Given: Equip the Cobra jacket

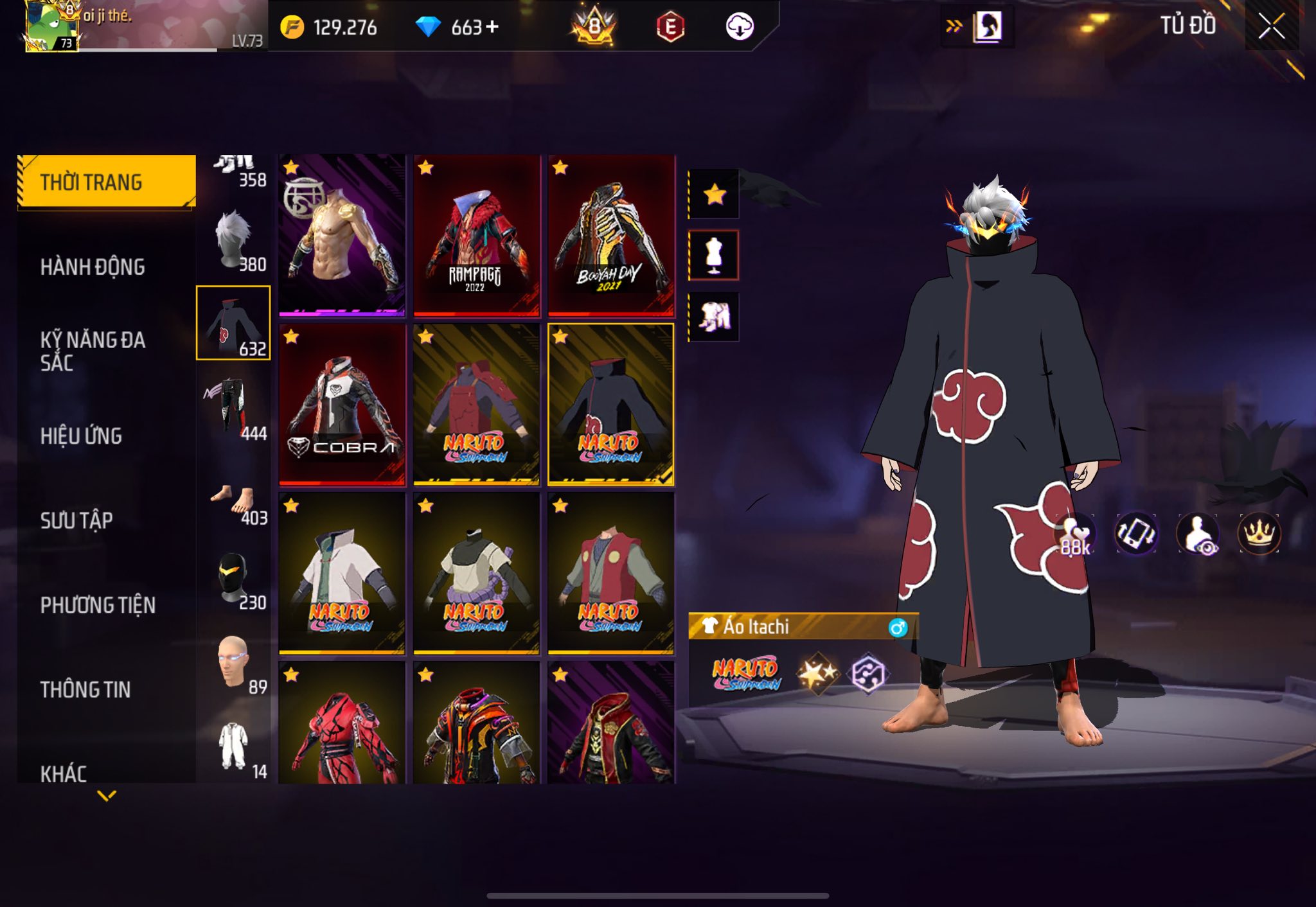Looking at the screenshot, I should coord(342,405).
